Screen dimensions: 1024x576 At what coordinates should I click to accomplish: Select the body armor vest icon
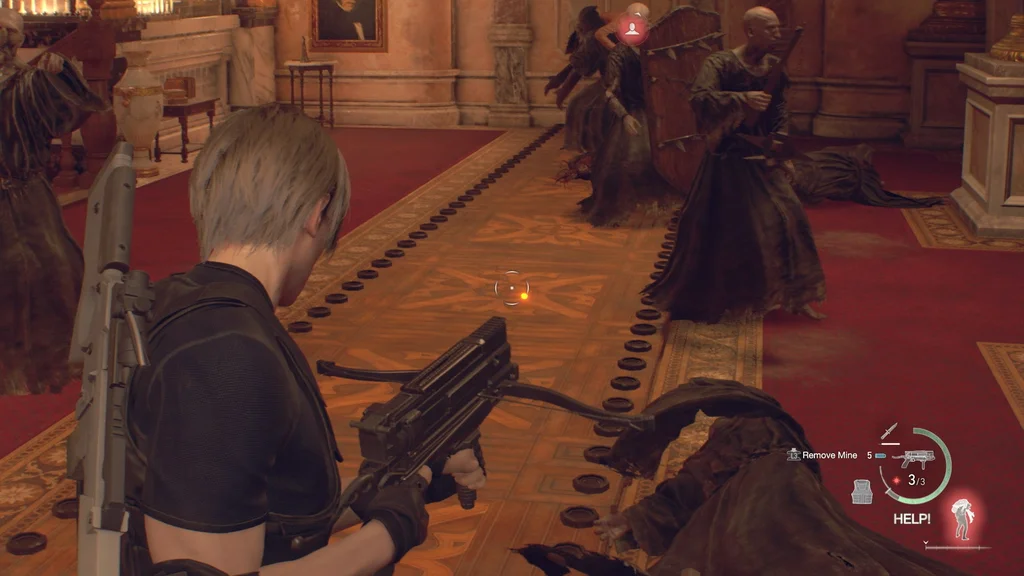(x=863, y=491)
